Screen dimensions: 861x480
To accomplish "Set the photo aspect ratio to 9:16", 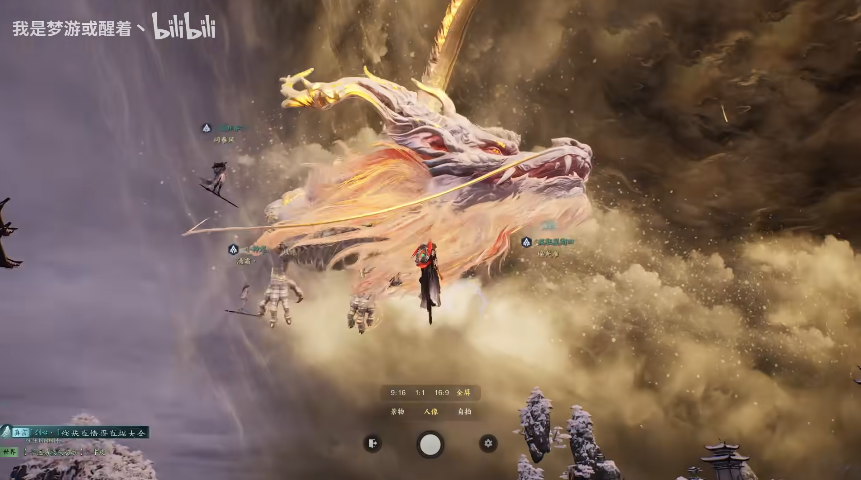I will click(399, 393).
